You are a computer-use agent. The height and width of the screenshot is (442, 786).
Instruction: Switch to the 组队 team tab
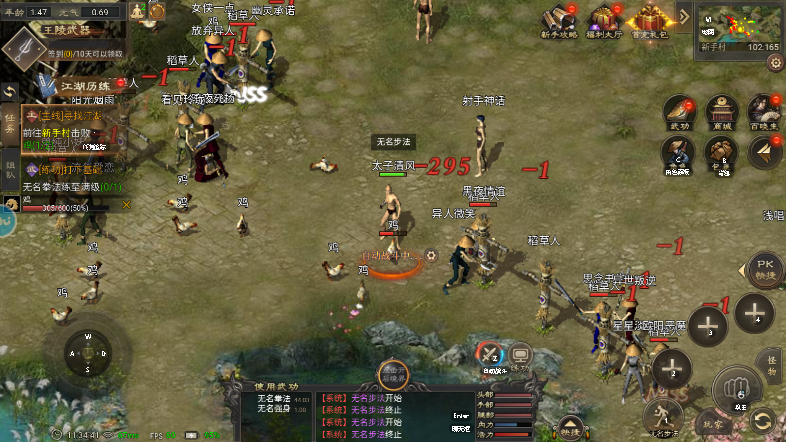[x=9, y=166]
